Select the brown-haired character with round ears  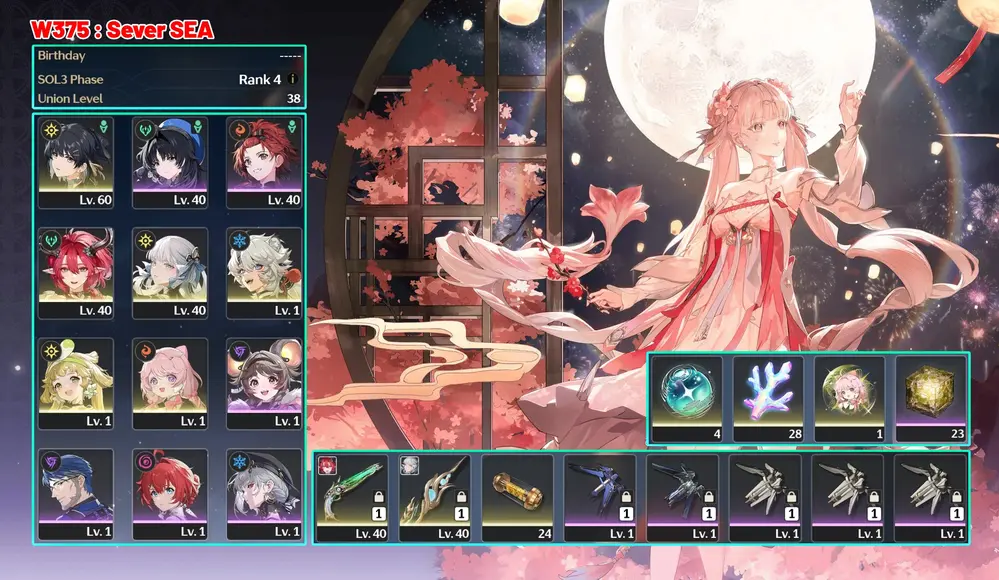[x=263, y=383]
